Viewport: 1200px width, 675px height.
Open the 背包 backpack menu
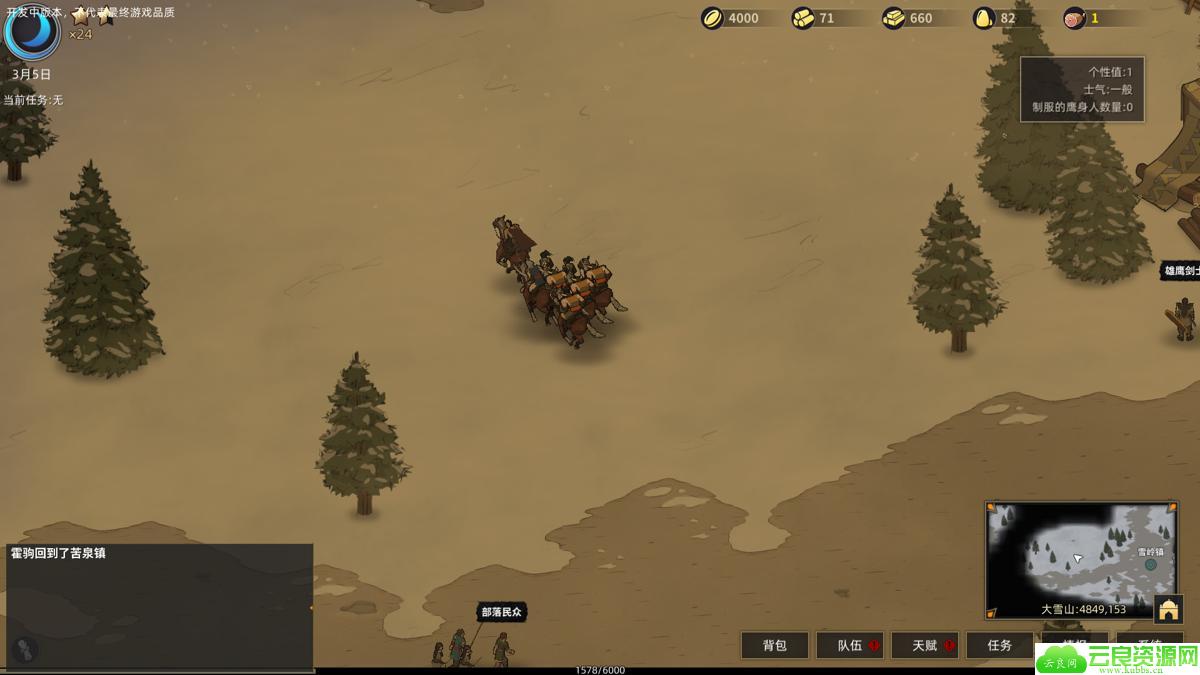tap(774, 645)
